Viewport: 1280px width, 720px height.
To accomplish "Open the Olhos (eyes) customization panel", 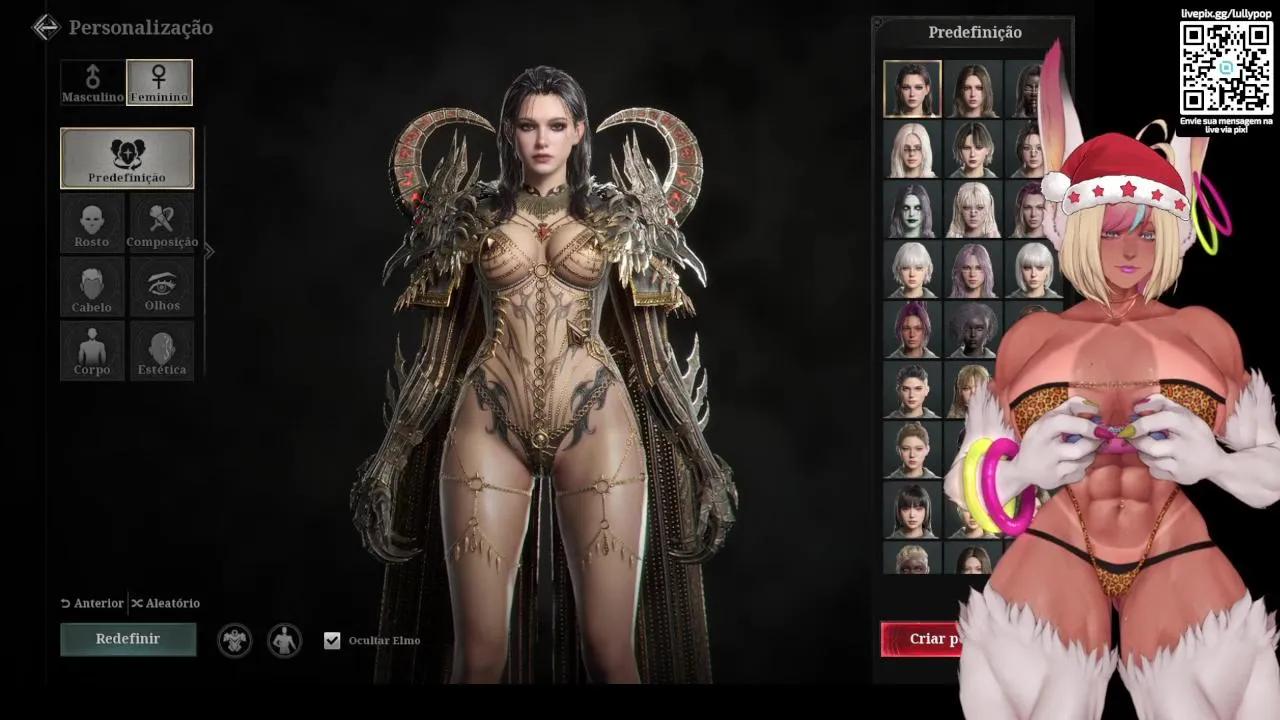I will (161, 287).
